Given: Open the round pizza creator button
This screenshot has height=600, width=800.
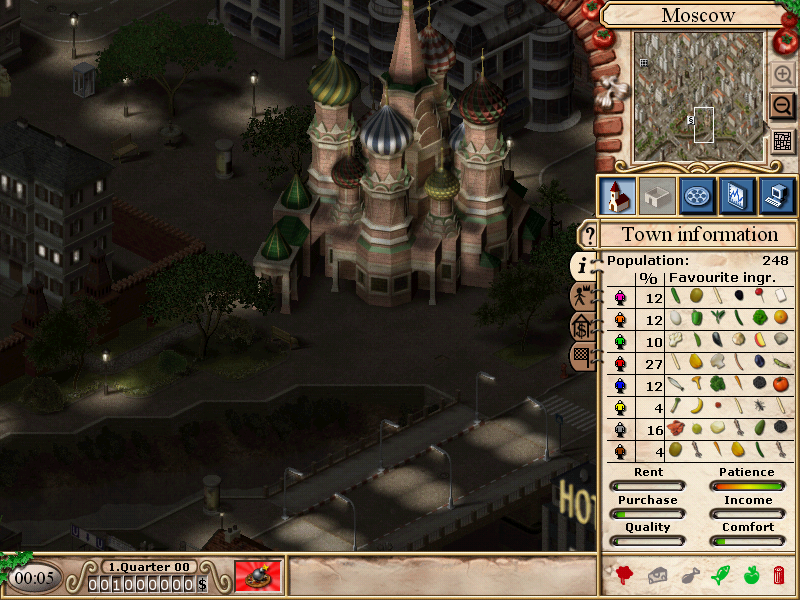Looking at the screenshot, I should [697, 195].
